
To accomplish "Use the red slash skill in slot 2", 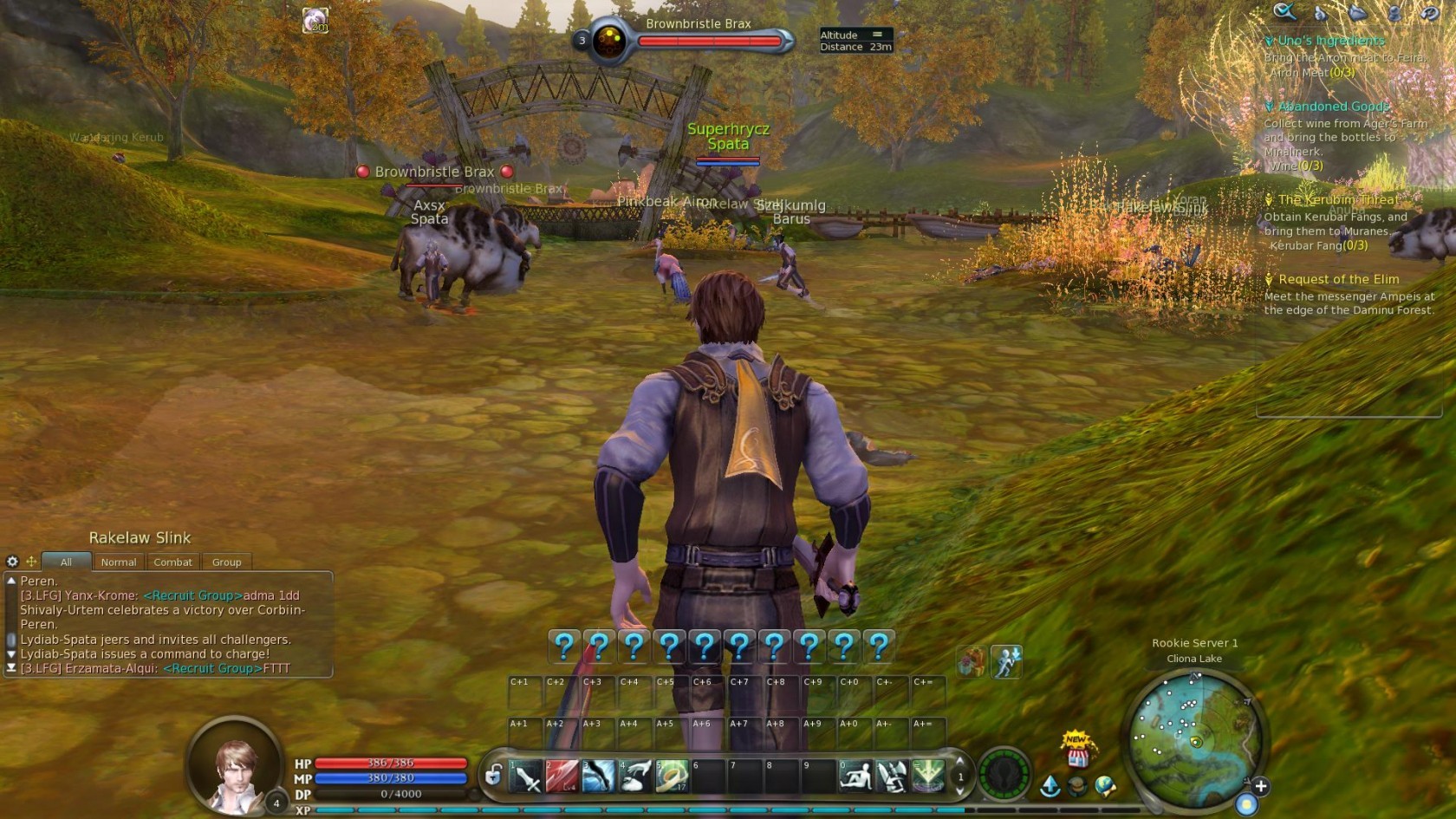I will coord(562,777).
